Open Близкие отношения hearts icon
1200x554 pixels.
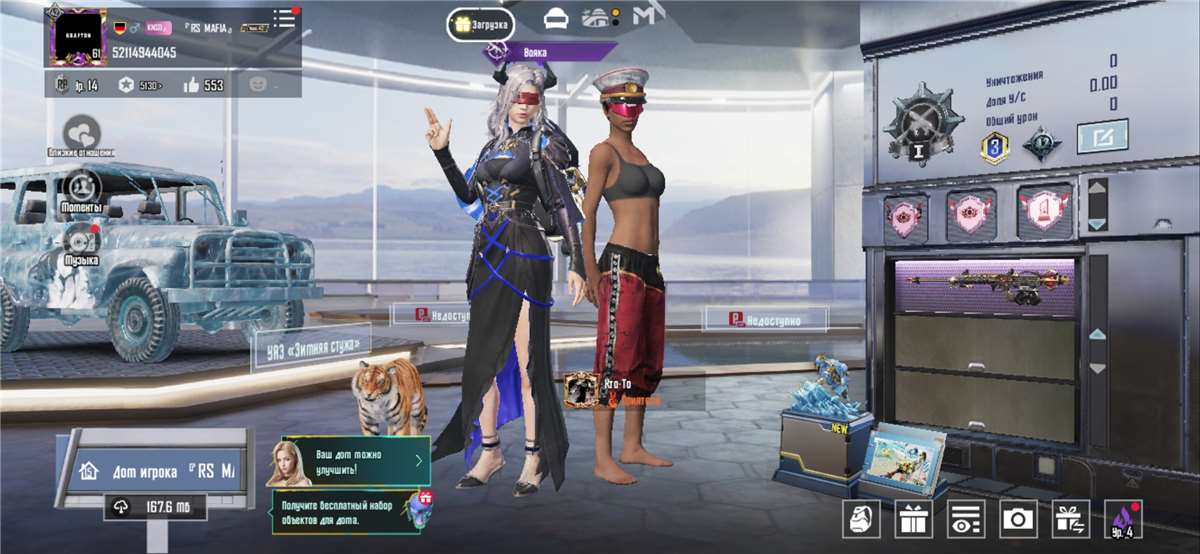tap(81, 134)
